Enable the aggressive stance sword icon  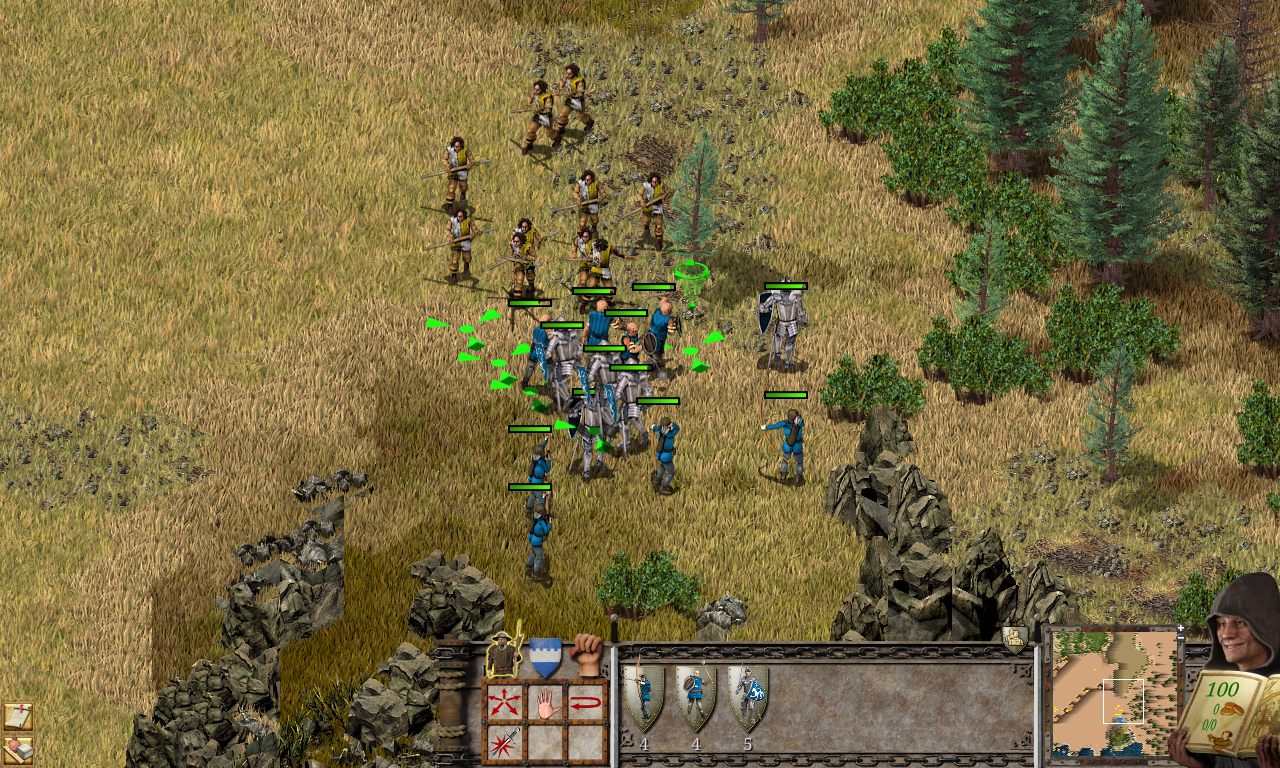505,741
